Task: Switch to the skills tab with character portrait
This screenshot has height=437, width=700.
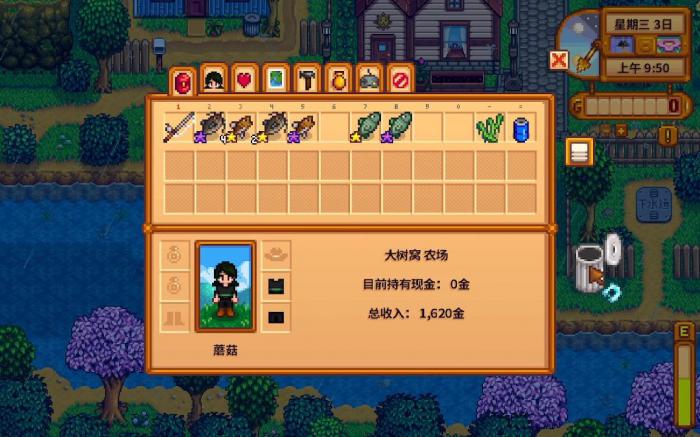Action: [213, 79]
